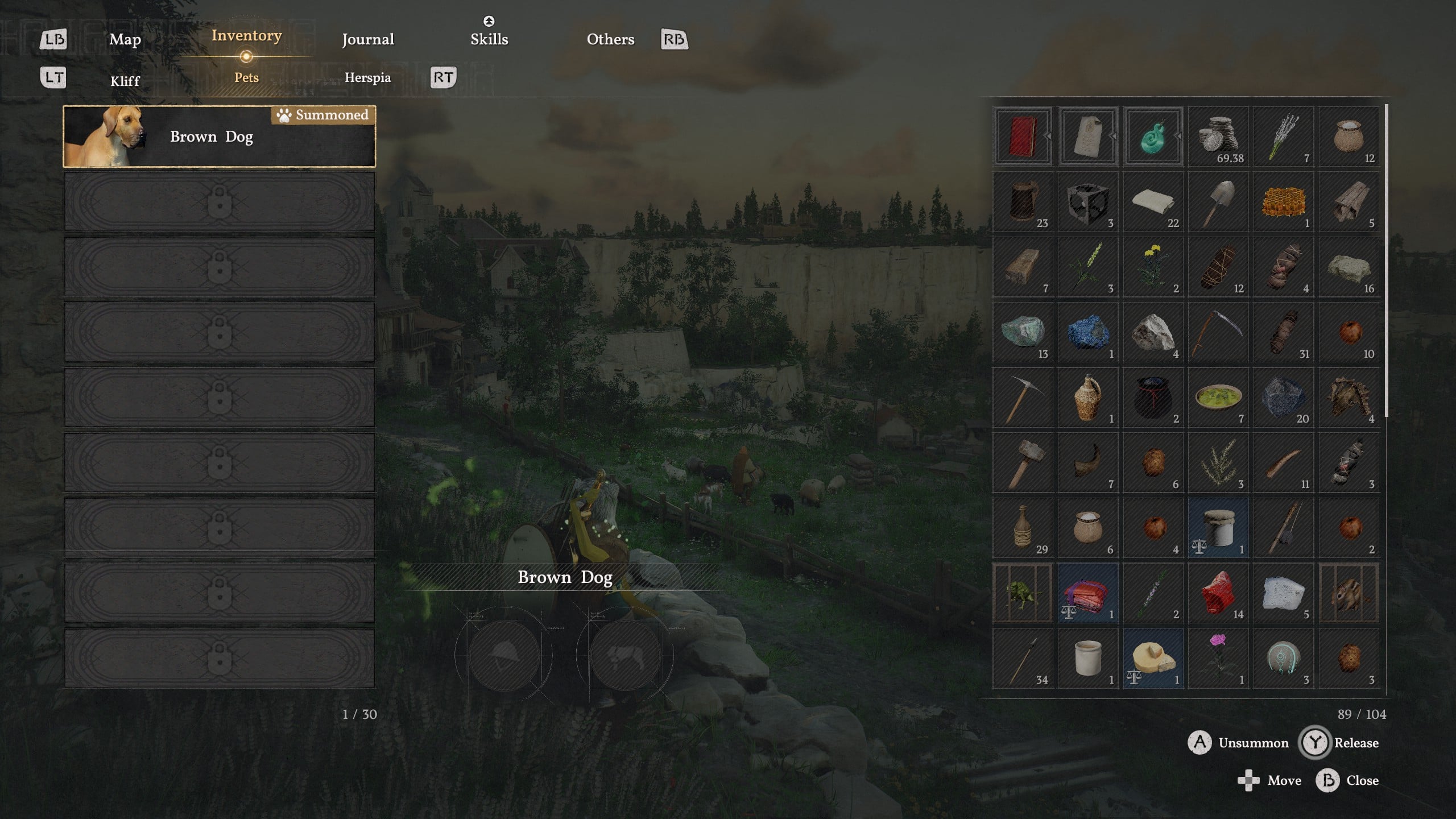Select the red book item slot
The width and height of the screenshot is (1456, 819).
pos(1023,136)
